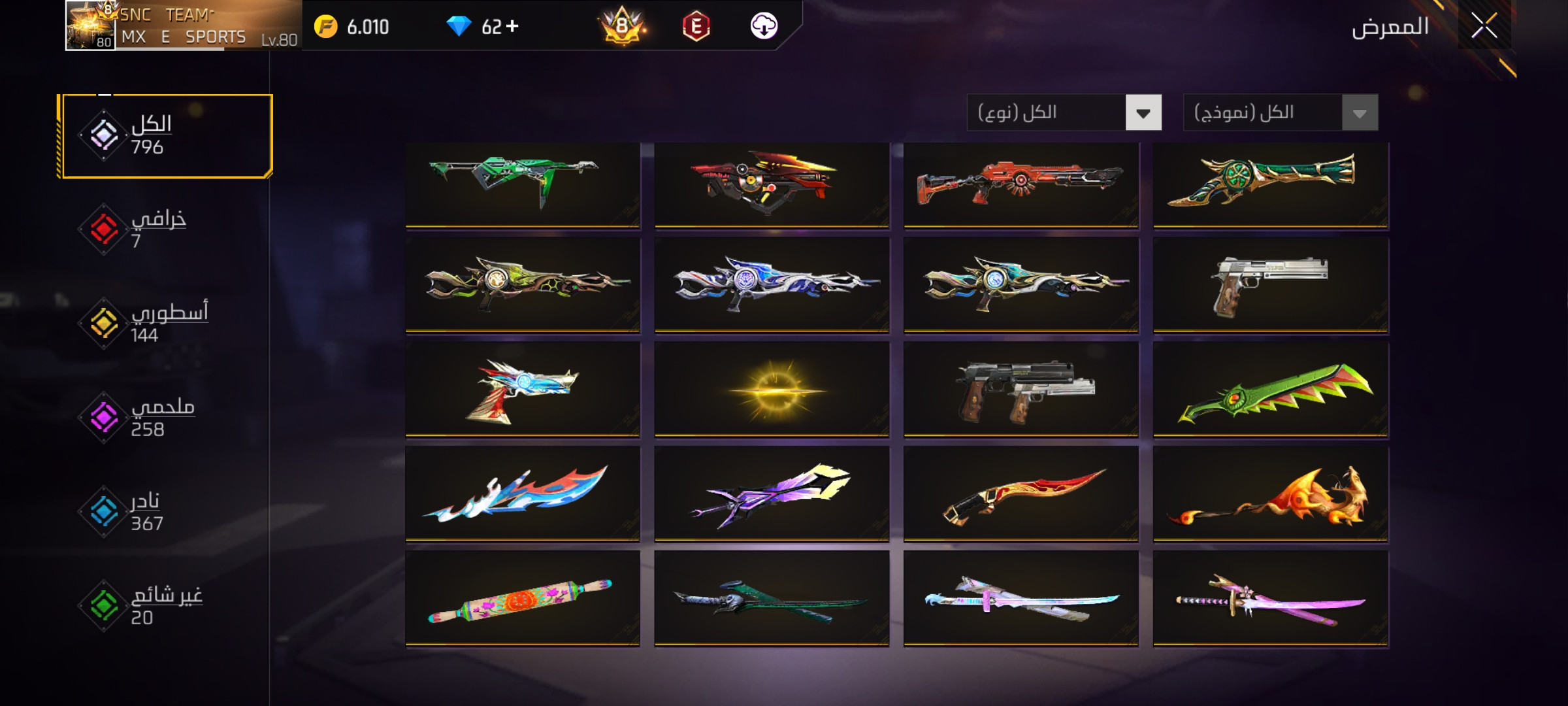Open the player profile avatar
The height and width of the screenshot is (706, 1568).
click(90, 26)
